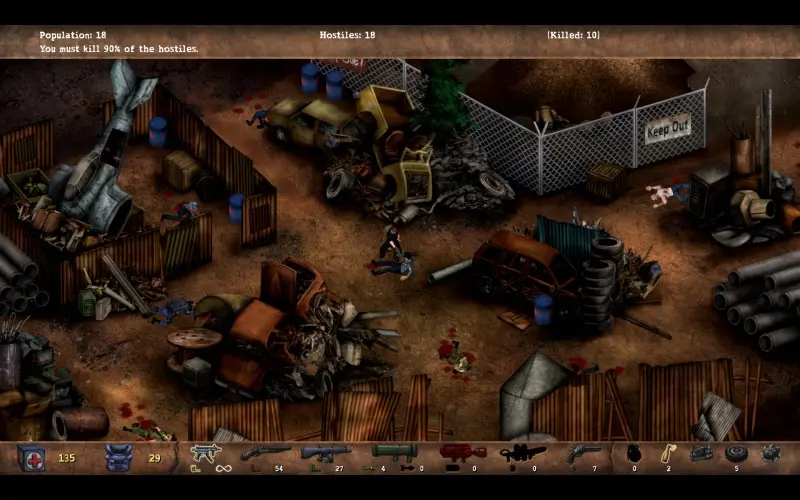The image size is (800, 500).
Task: Select the submachine gun weapon icon
Action: 204,453
